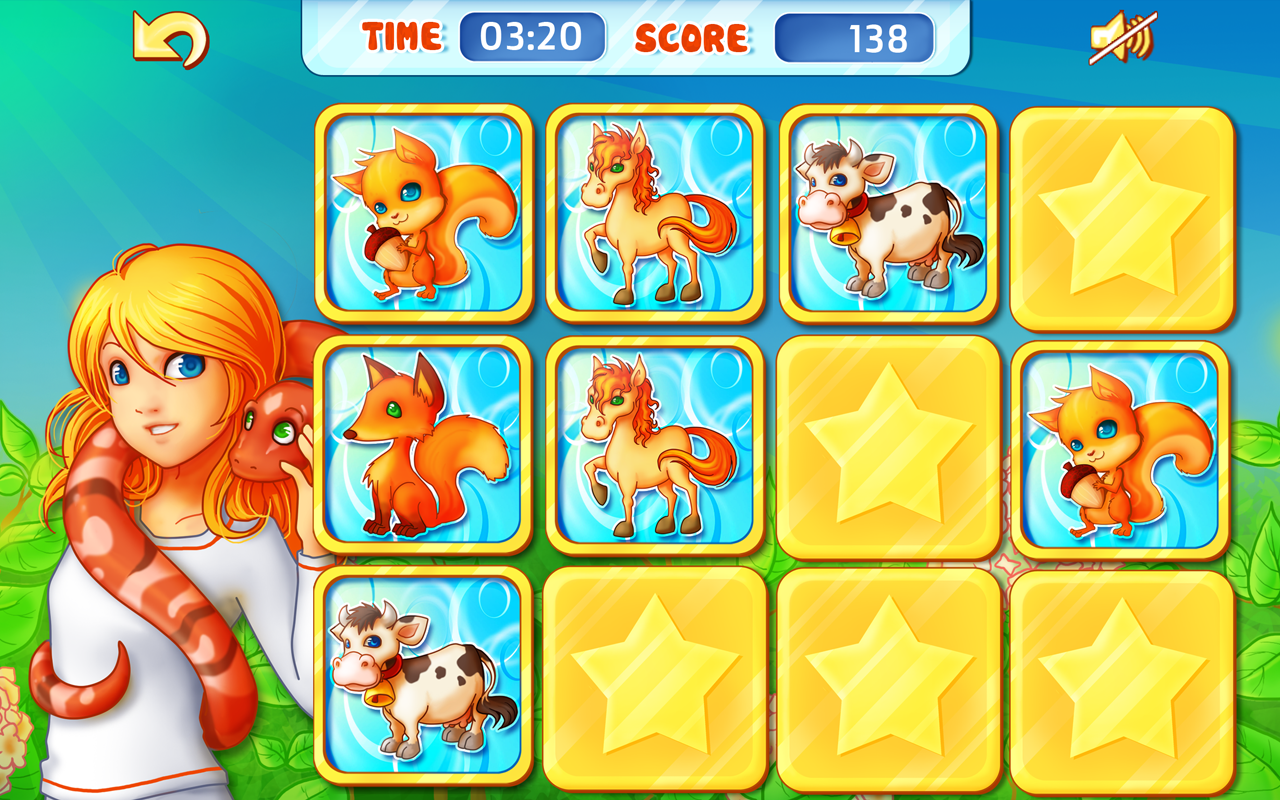Select the squirrel card next to a horse

tap(423, 213)
